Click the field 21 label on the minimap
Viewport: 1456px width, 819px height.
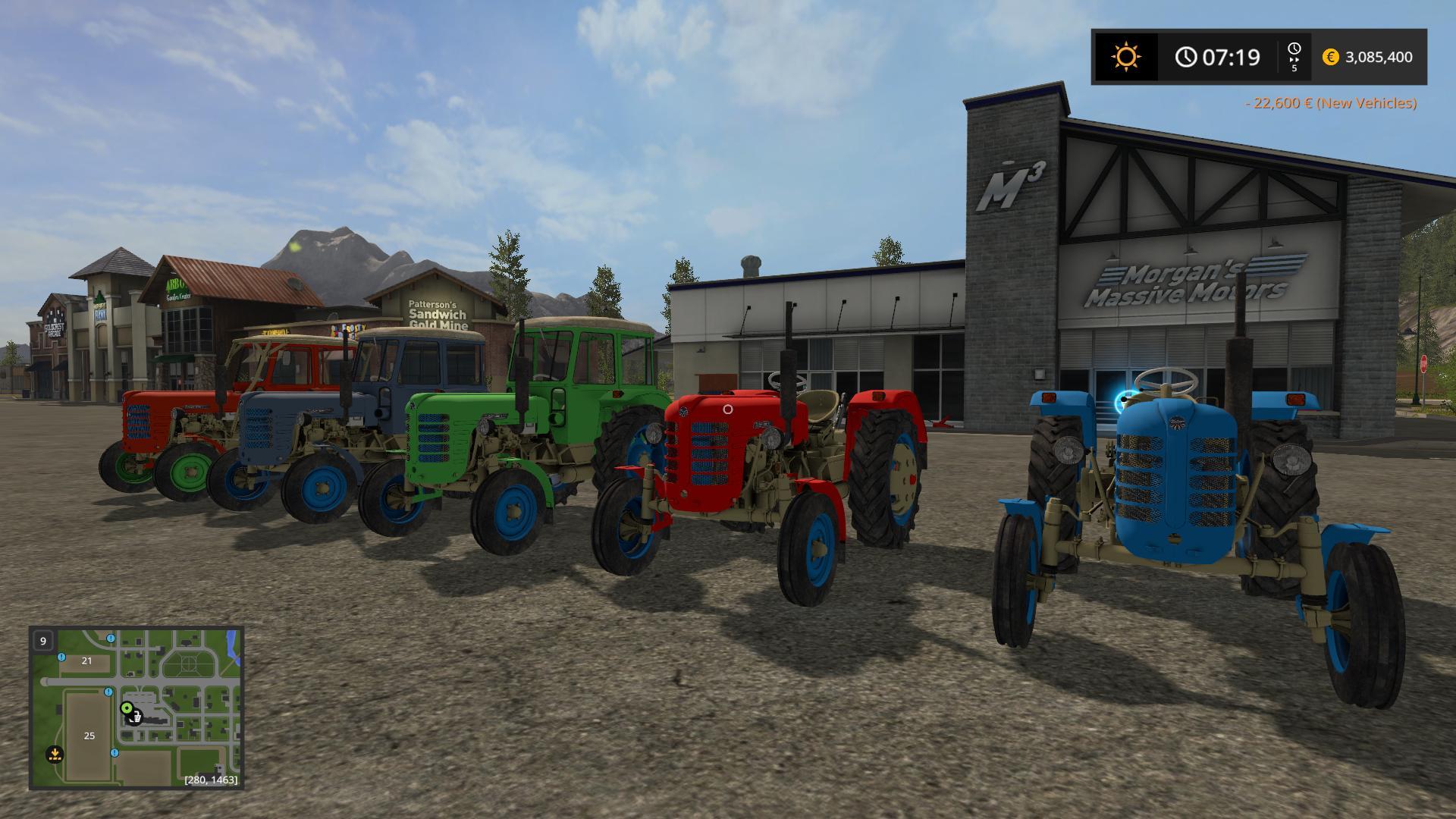coord(86,661)
